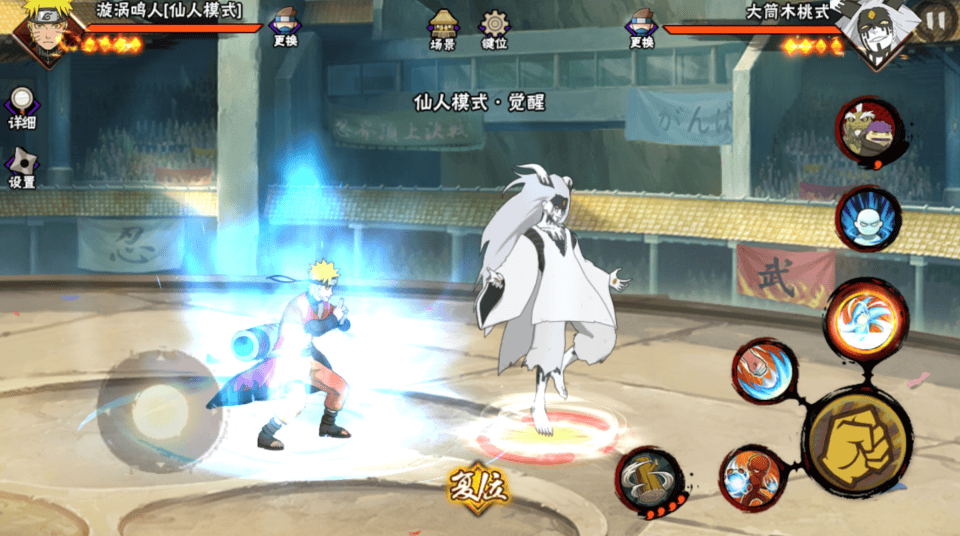
Task: Use the blue swirl skill above Rasengan
Action: click(765, 371)
